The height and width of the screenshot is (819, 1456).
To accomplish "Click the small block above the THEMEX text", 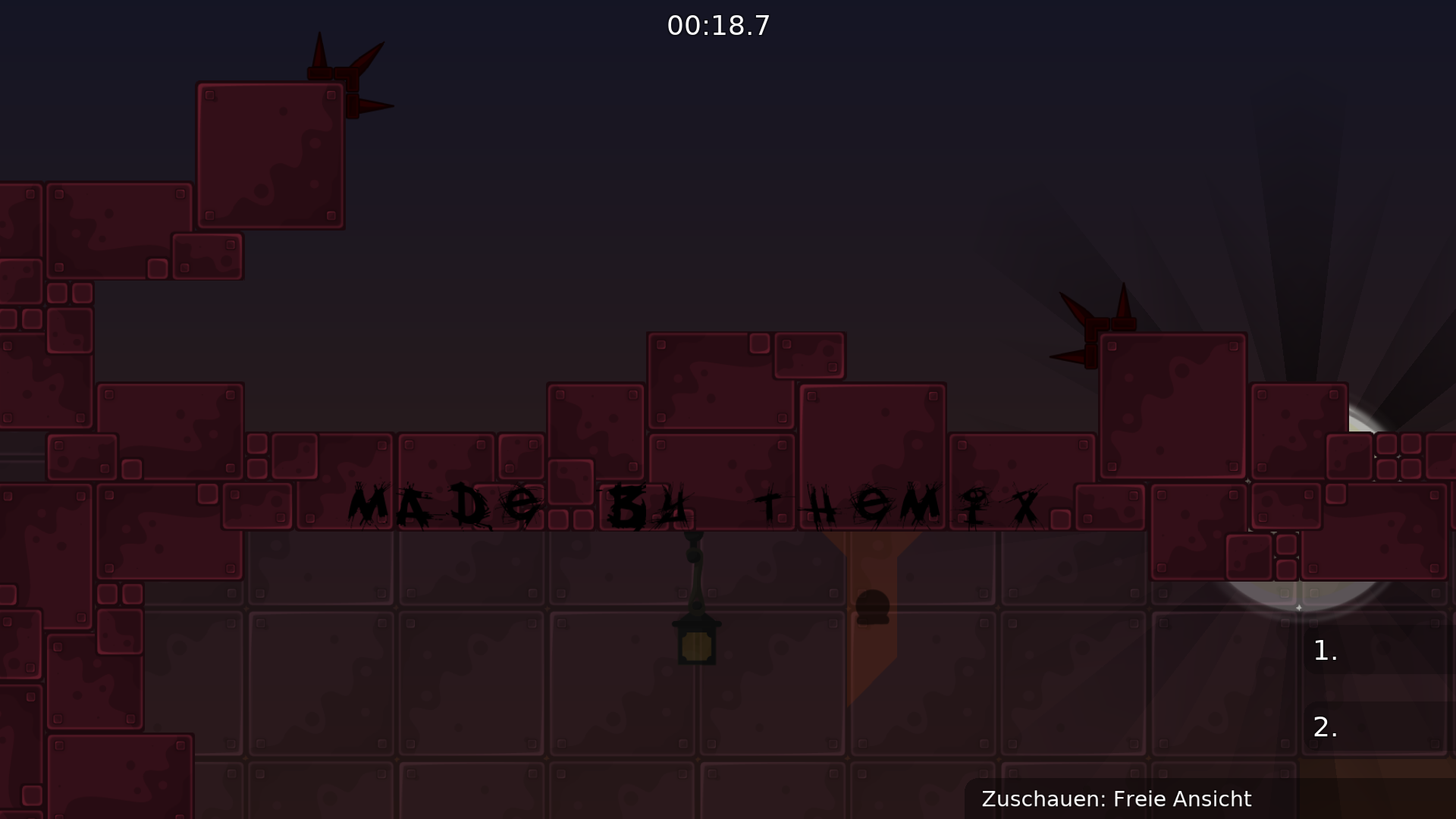I will click(808, 355).
